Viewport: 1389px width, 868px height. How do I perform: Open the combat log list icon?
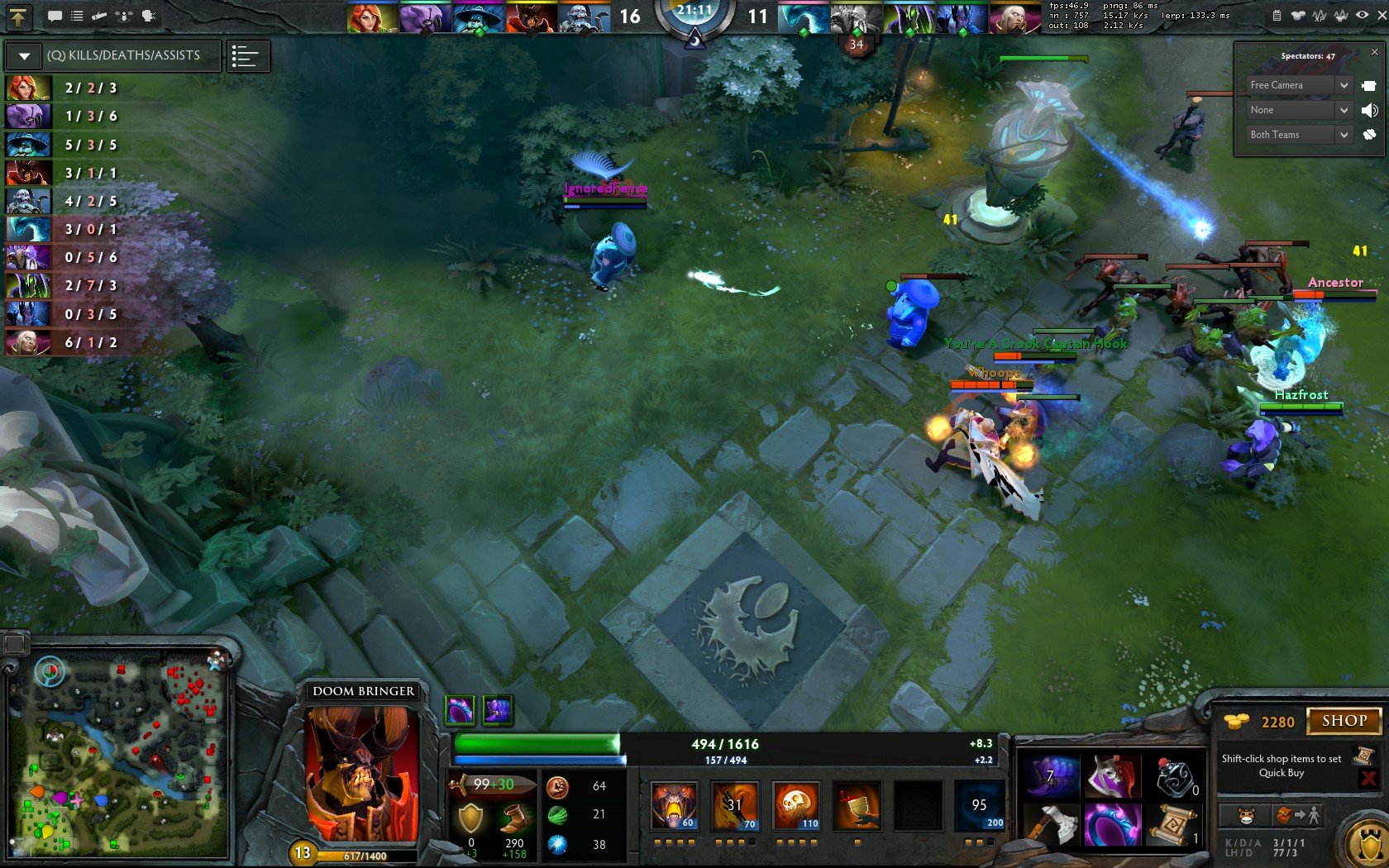tap(77, 16)
